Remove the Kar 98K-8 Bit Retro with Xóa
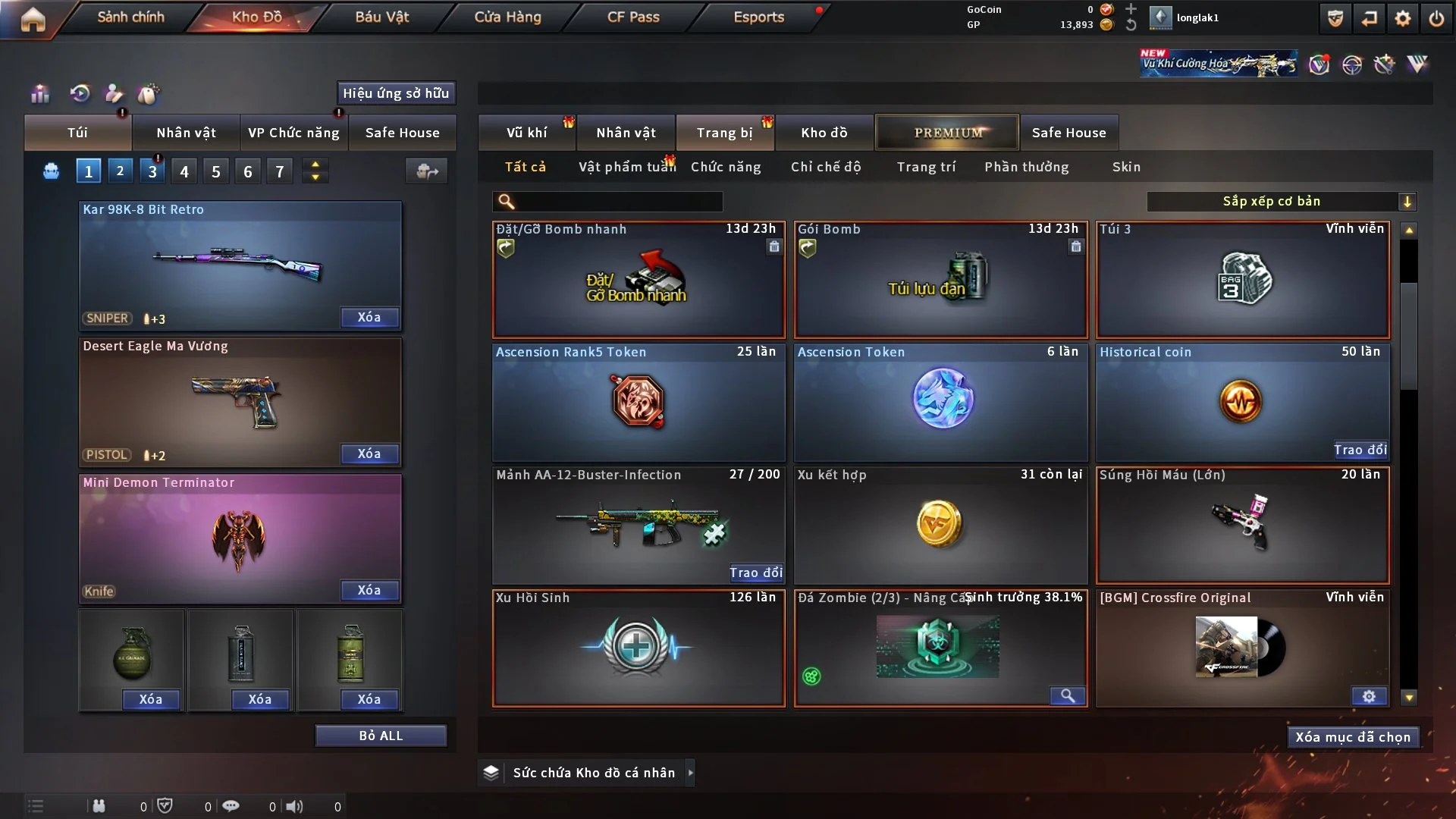 point(369,317)
